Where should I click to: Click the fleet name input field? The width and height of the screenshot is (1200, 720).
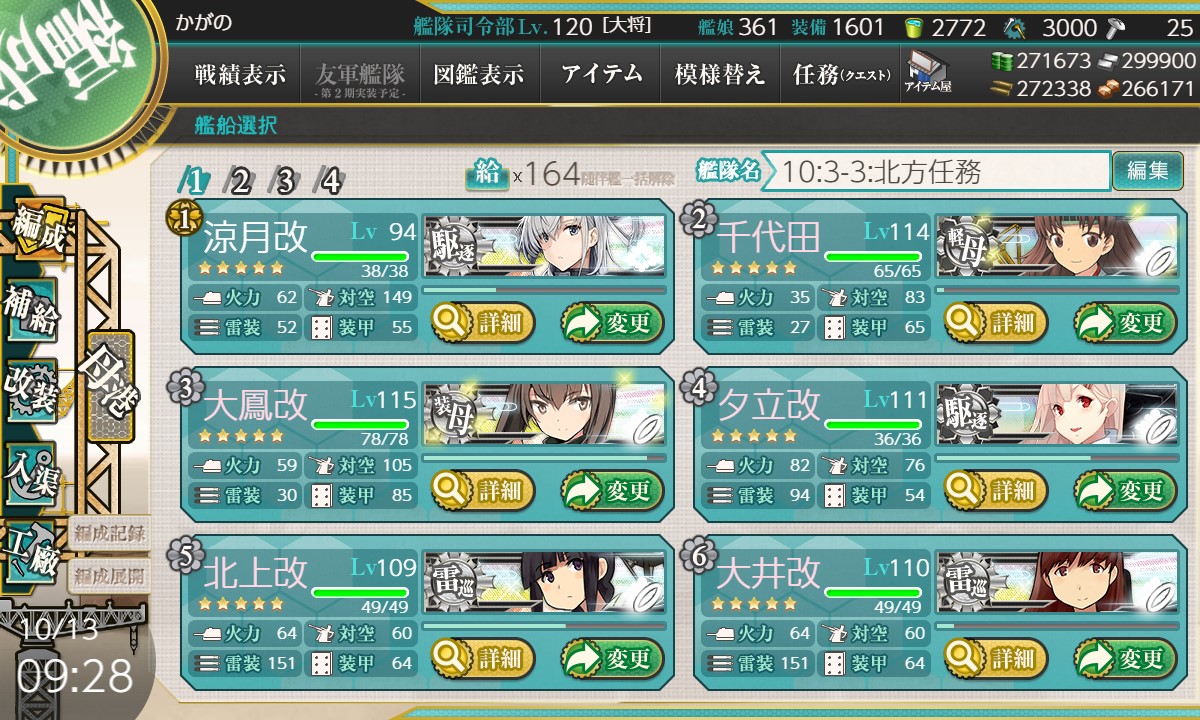(943, 172)
